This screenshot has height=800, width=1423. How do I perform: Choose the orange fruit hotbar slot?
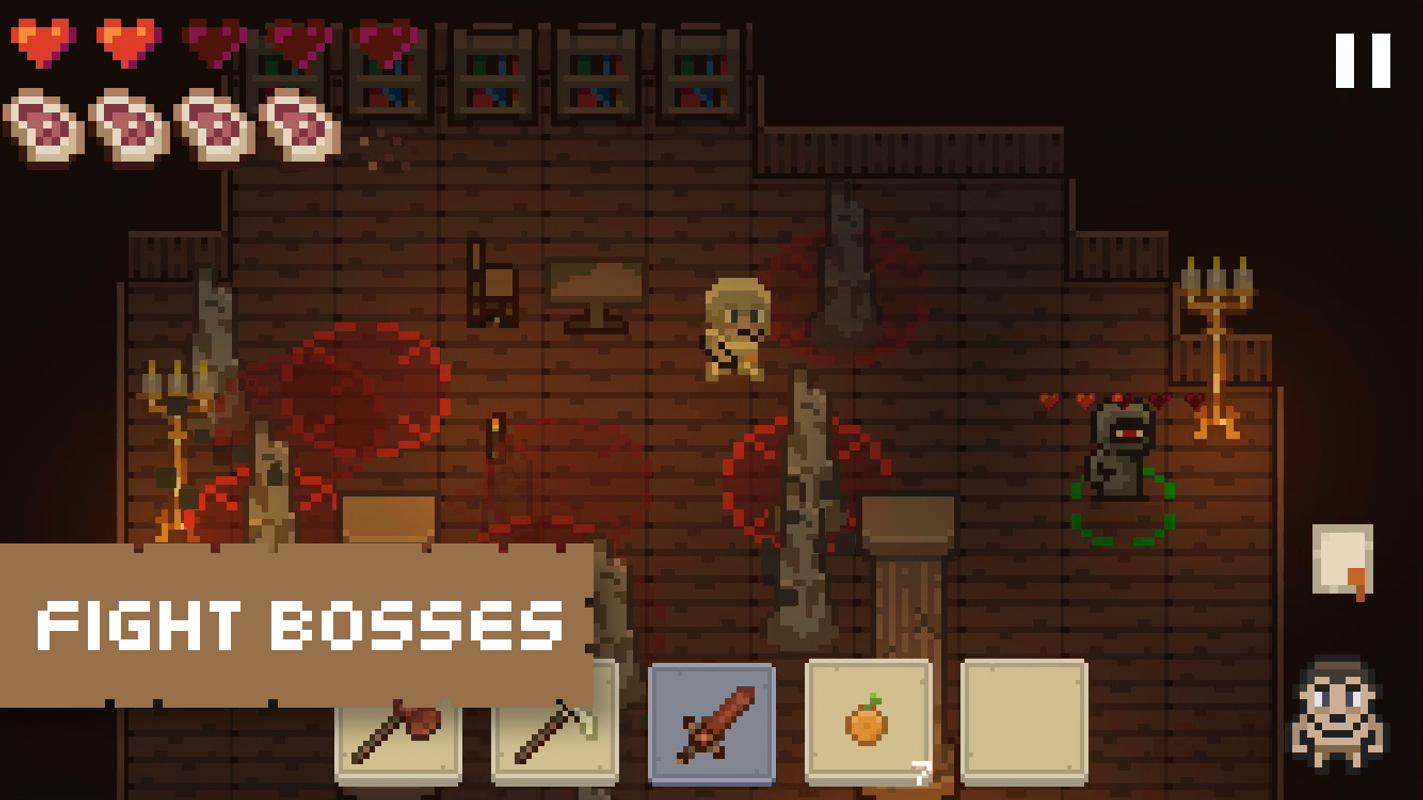(867, 721)
